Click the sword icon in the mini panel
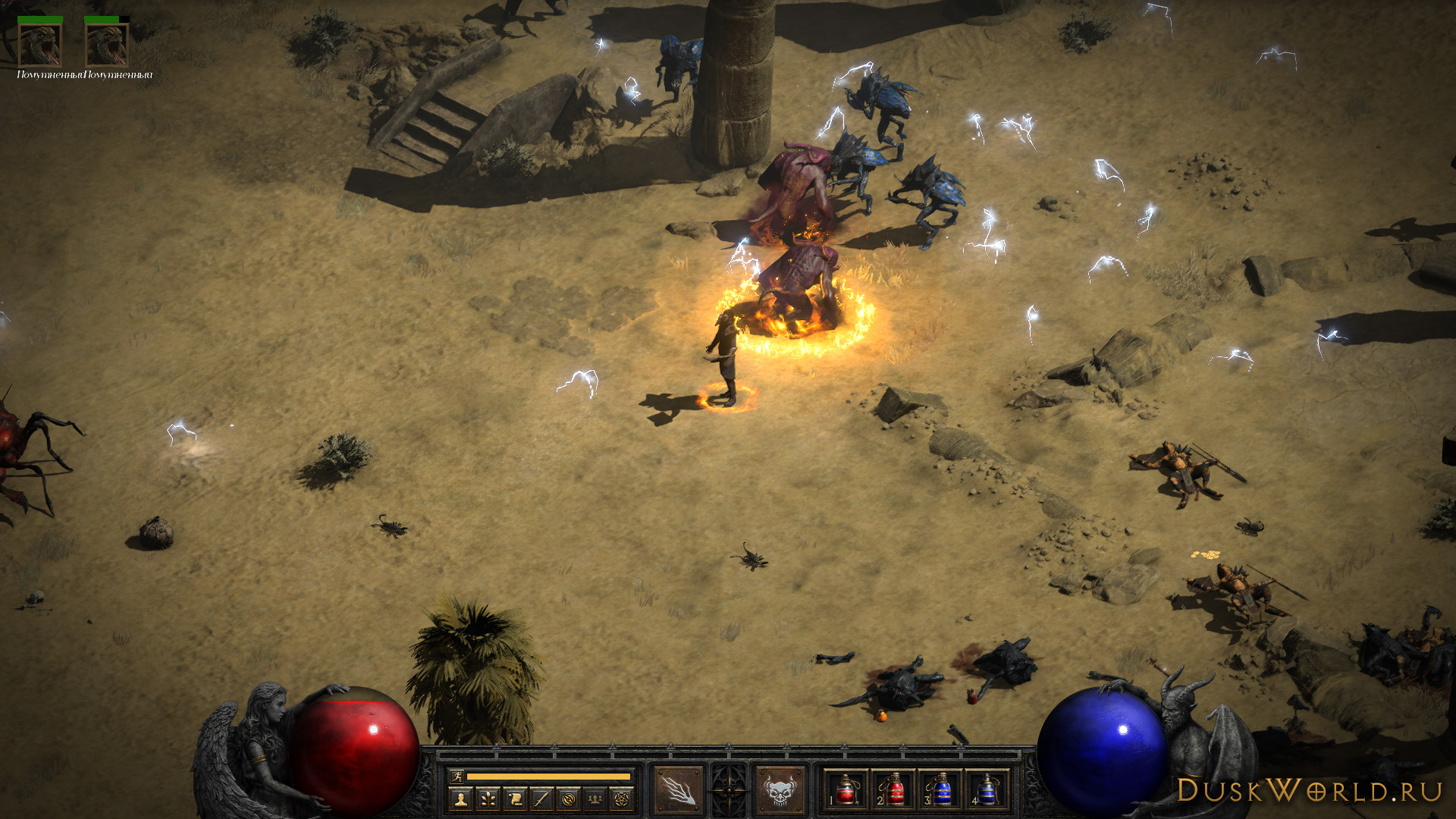The image size is (1456, 819). pyautogui.click(x=541, y=799)
